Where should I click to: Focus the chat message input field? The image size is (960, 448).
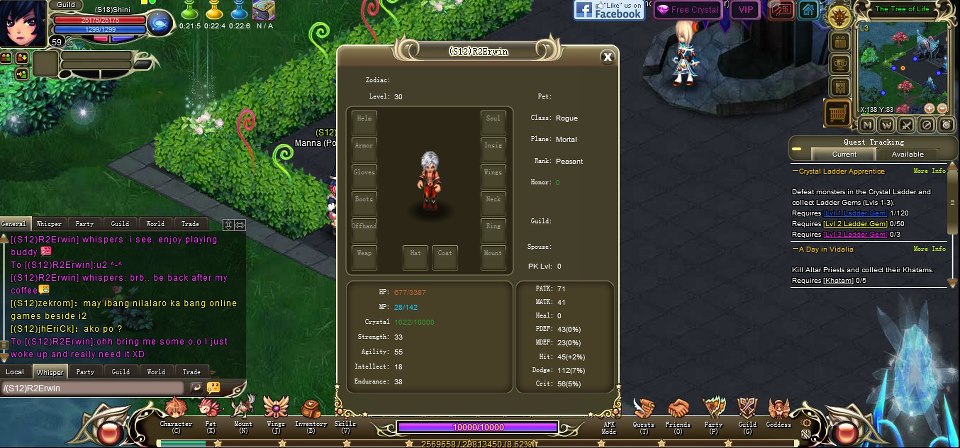click(92, 387)
